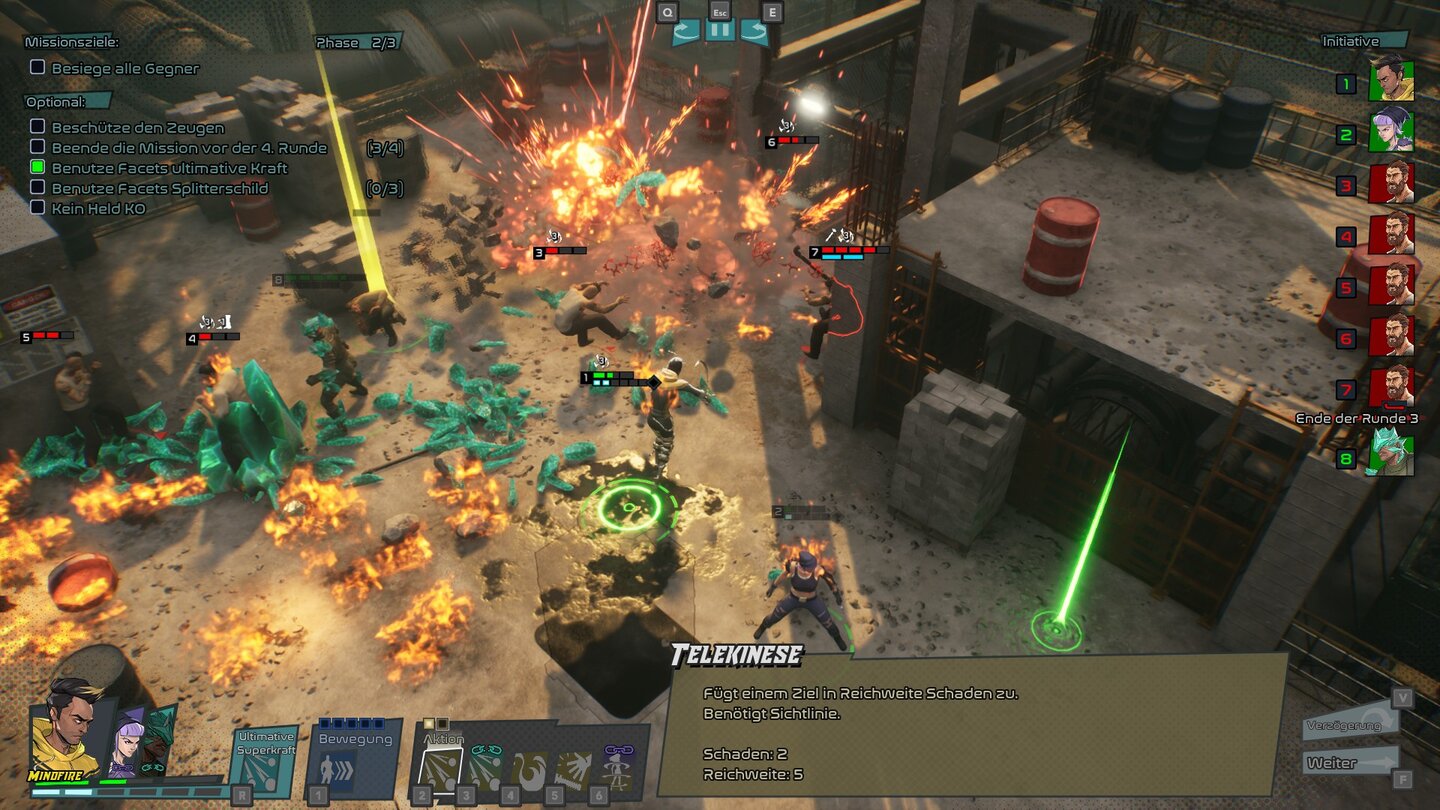Viewport: 1440px width, 810px height.
Task: Use the linked figure ability in slot 6
Action: (617, 770)
